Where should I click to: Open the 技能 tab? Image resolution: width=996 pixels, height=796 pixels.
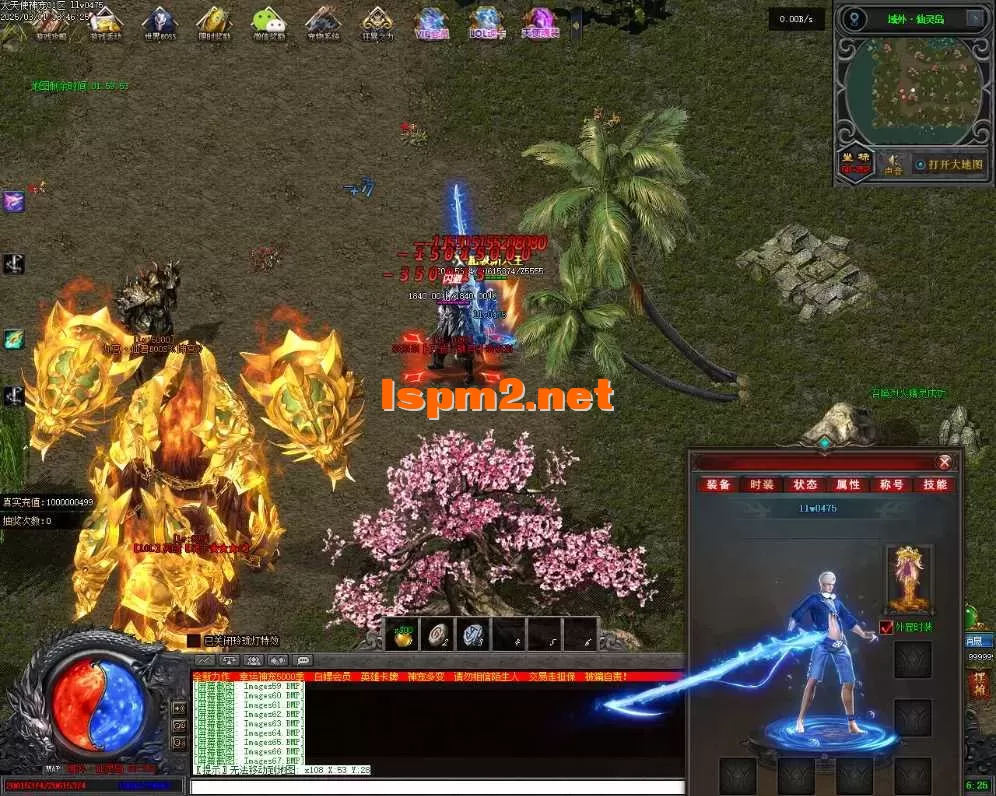(935, 485)
